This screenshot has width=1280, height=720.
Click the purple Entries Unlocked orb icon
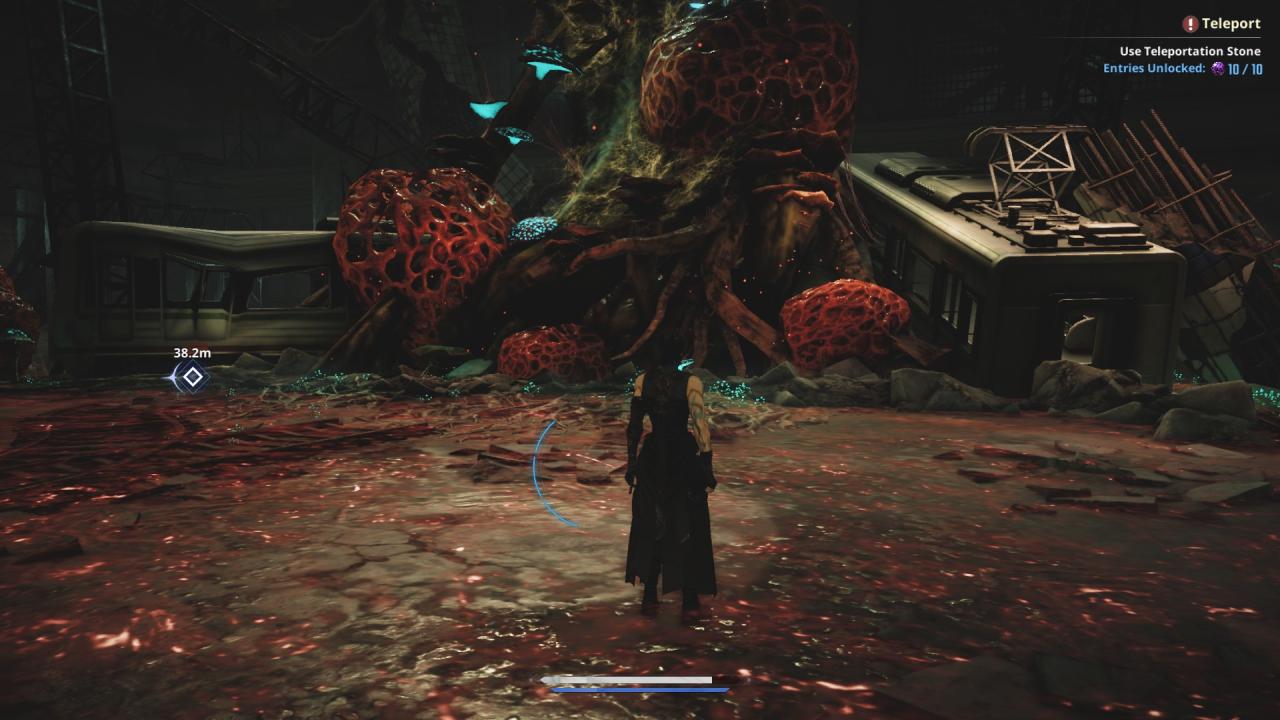point(1218,69)
